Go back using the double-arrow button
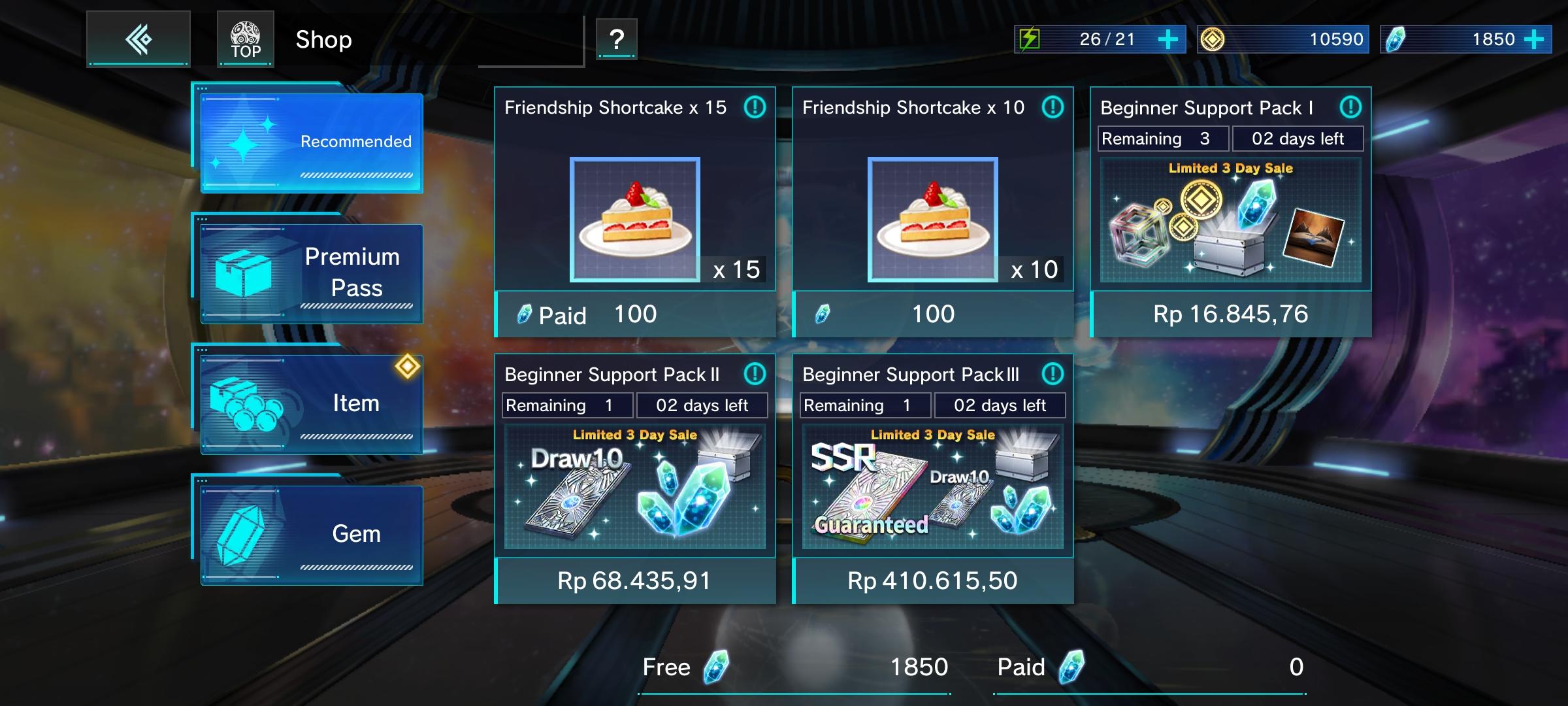 (139, 39)
